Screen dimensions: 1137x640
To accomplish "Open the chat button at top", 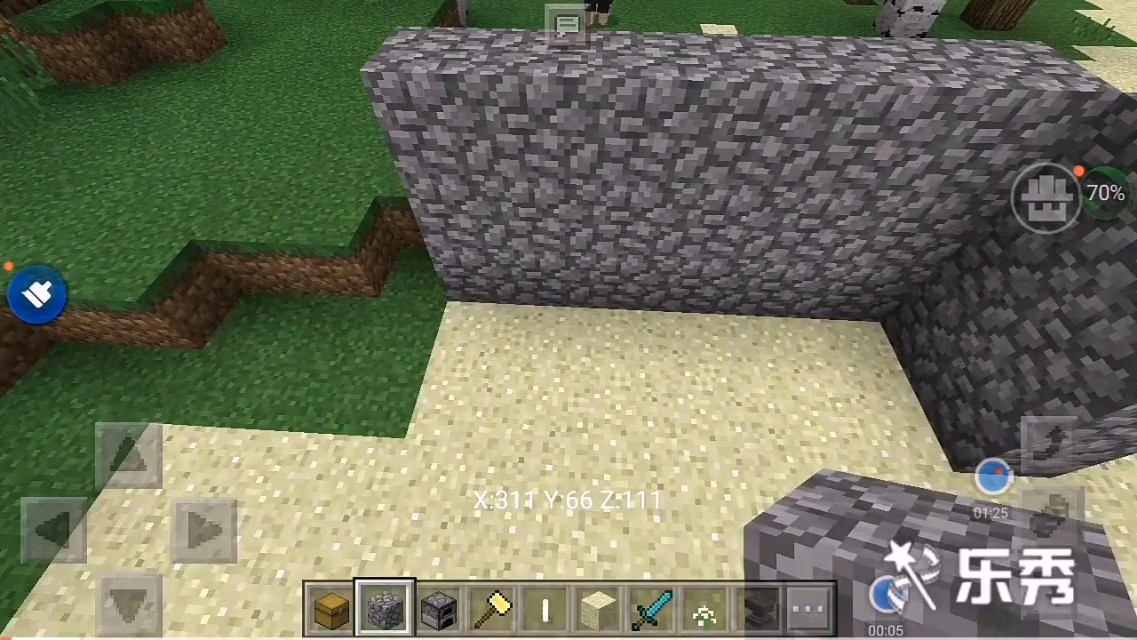I will click(x=565, y=23).
